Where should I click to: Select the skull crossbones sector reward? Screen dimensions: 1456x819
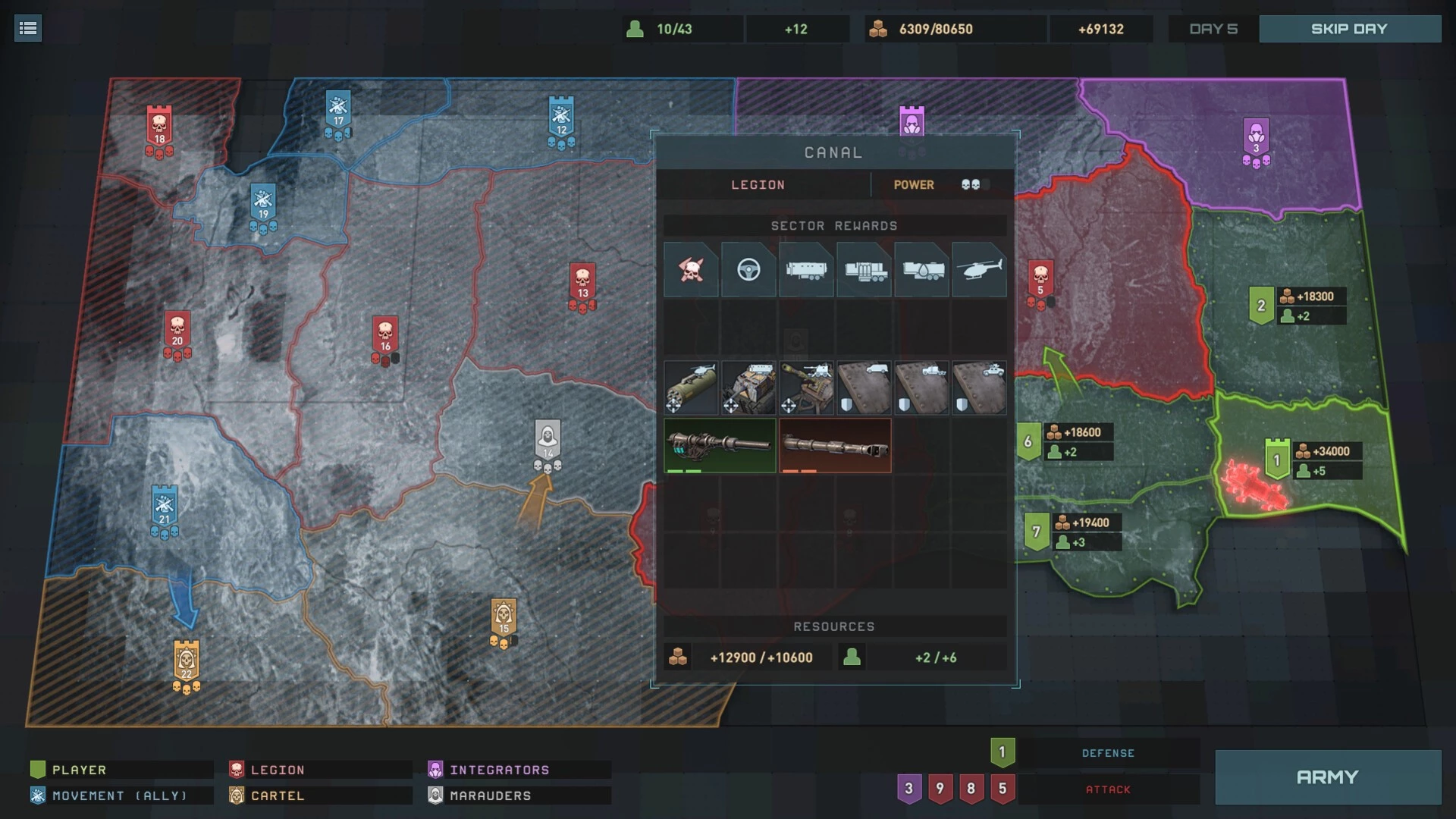pyautogui.click(x=691, y=269)
